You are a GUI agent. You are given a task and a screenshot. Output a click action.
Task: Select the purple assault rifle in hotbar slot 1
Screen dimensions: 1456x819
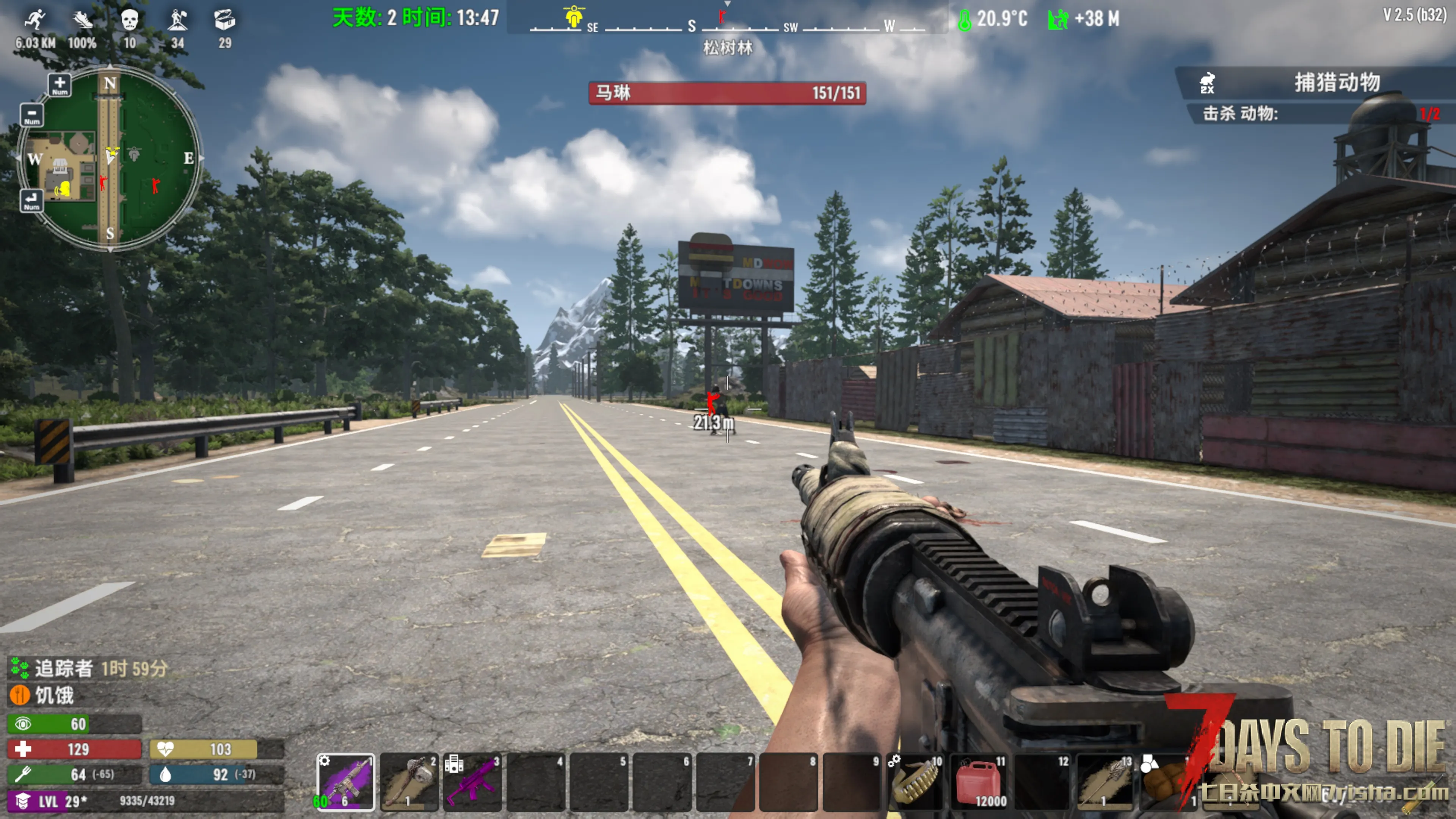coord(345,782)
